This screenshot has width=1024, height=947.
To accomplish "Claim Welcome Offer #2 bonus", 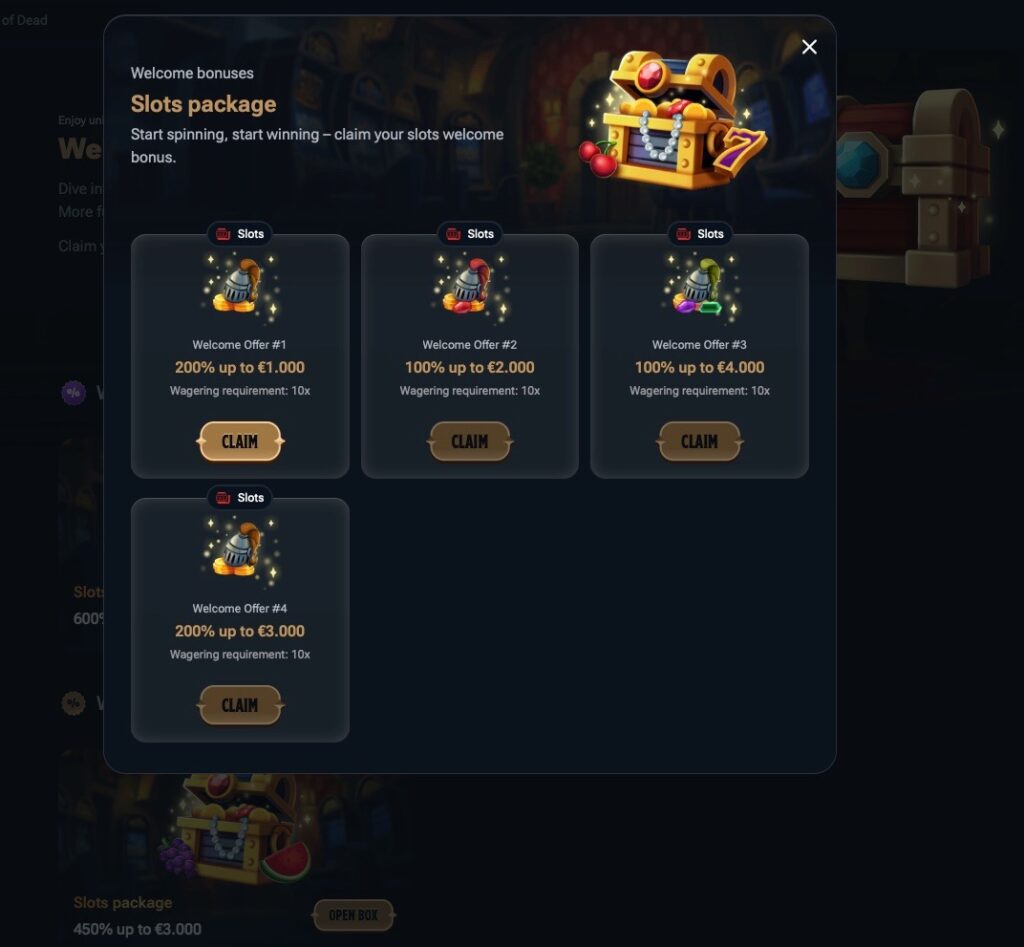I will point(470,441).
